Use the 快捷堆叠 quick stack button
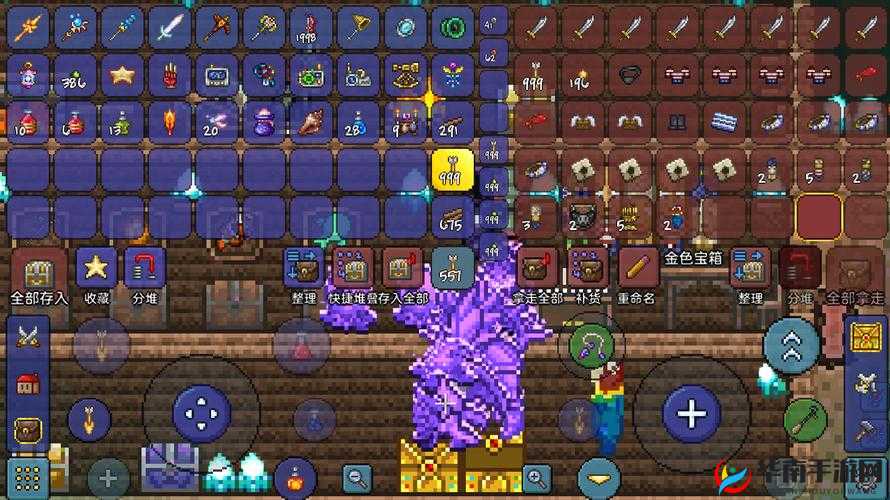The height and width of the screenshot is (500, 890). 351,270
